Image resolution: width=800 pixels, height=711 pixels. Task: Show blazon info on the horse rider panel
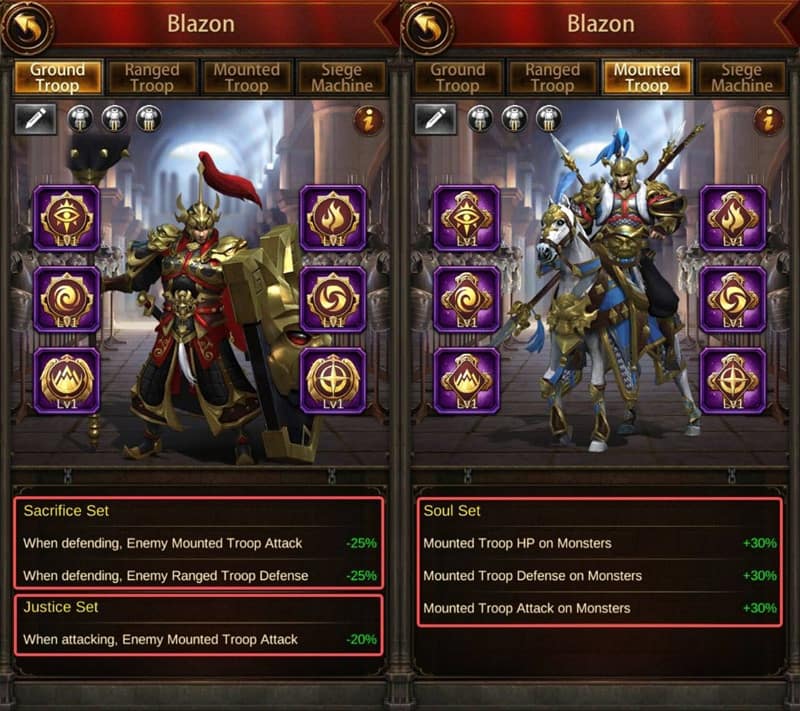coord(768,120)
